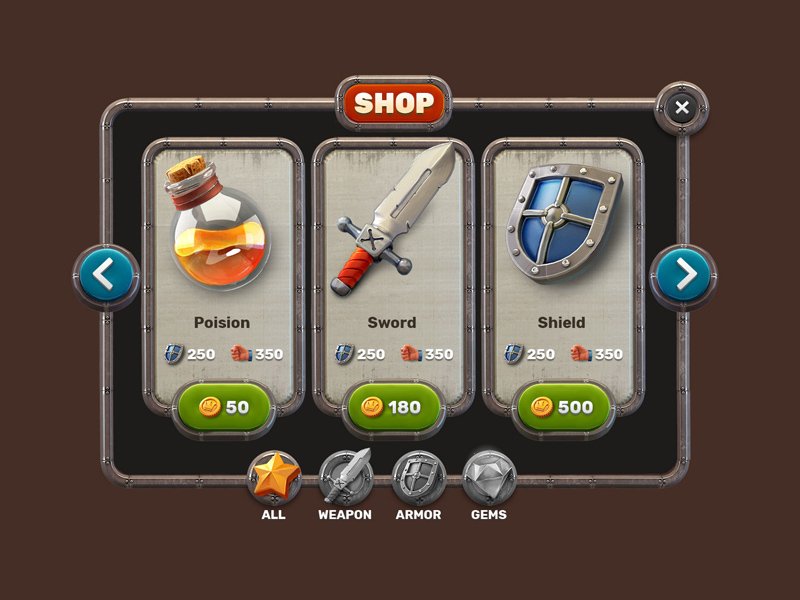Screen dimensions: 800x600
Task: Select the Sword item card
Action: [392, 250]
